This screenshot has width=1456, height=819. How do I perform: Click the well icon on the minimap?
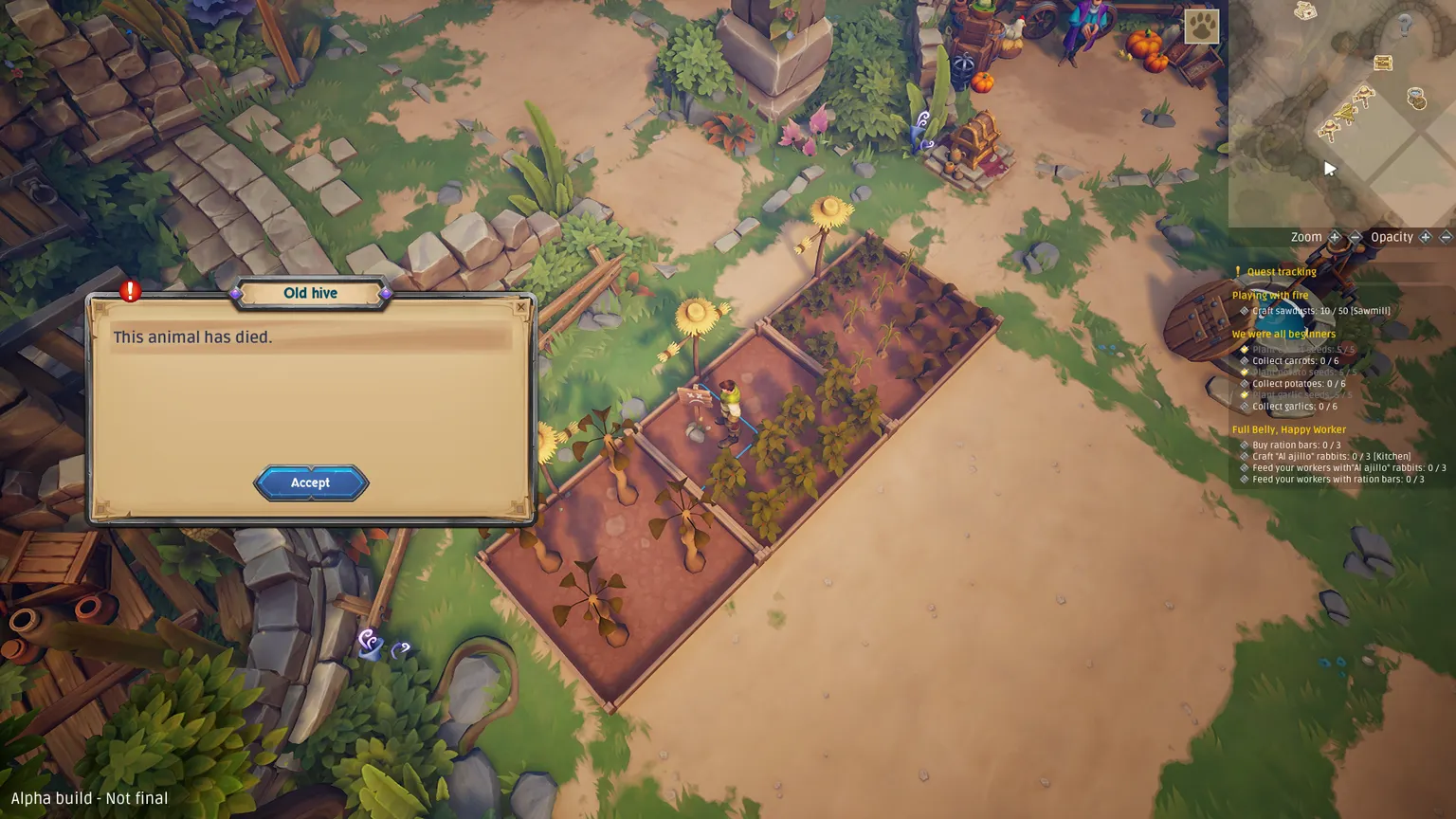(1415, 99)
